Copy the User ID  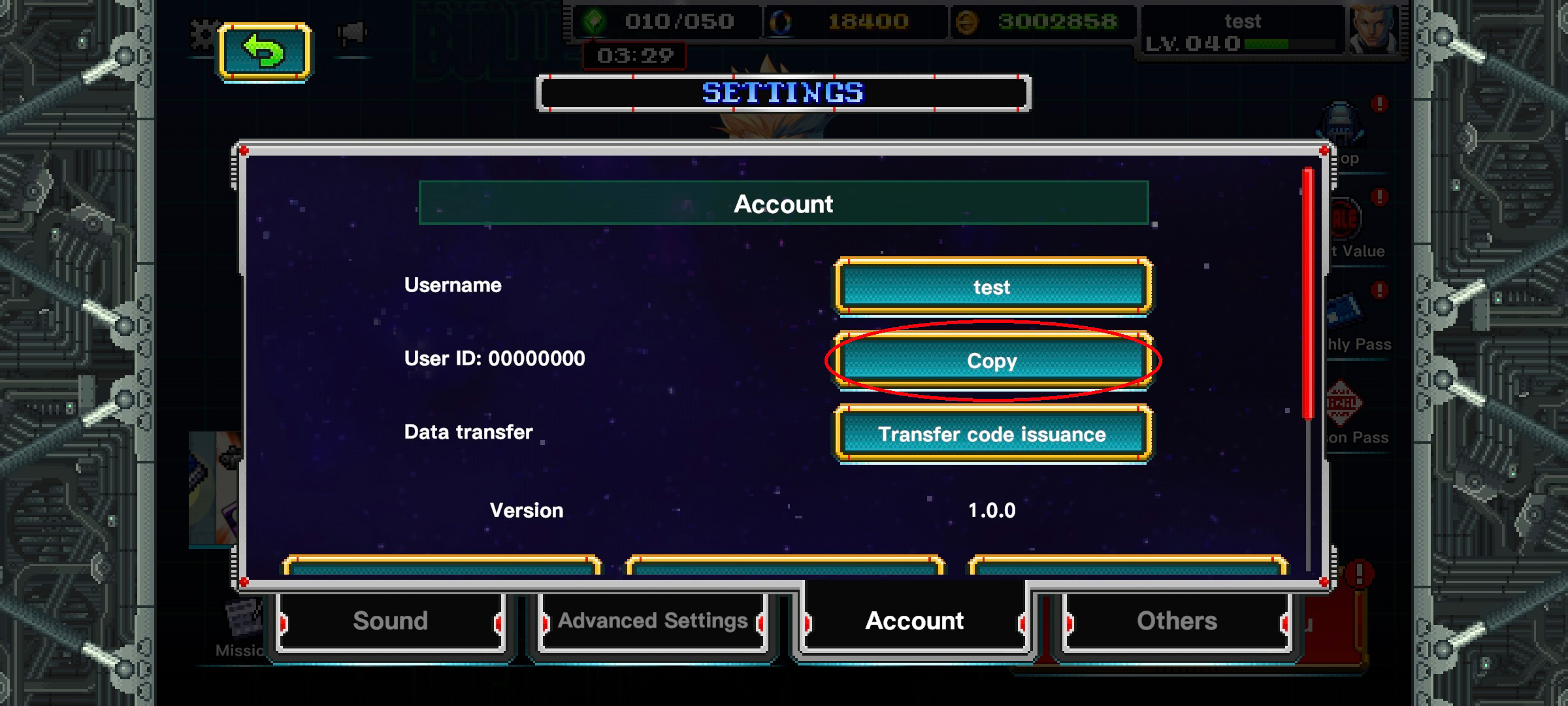click(992, 361)
